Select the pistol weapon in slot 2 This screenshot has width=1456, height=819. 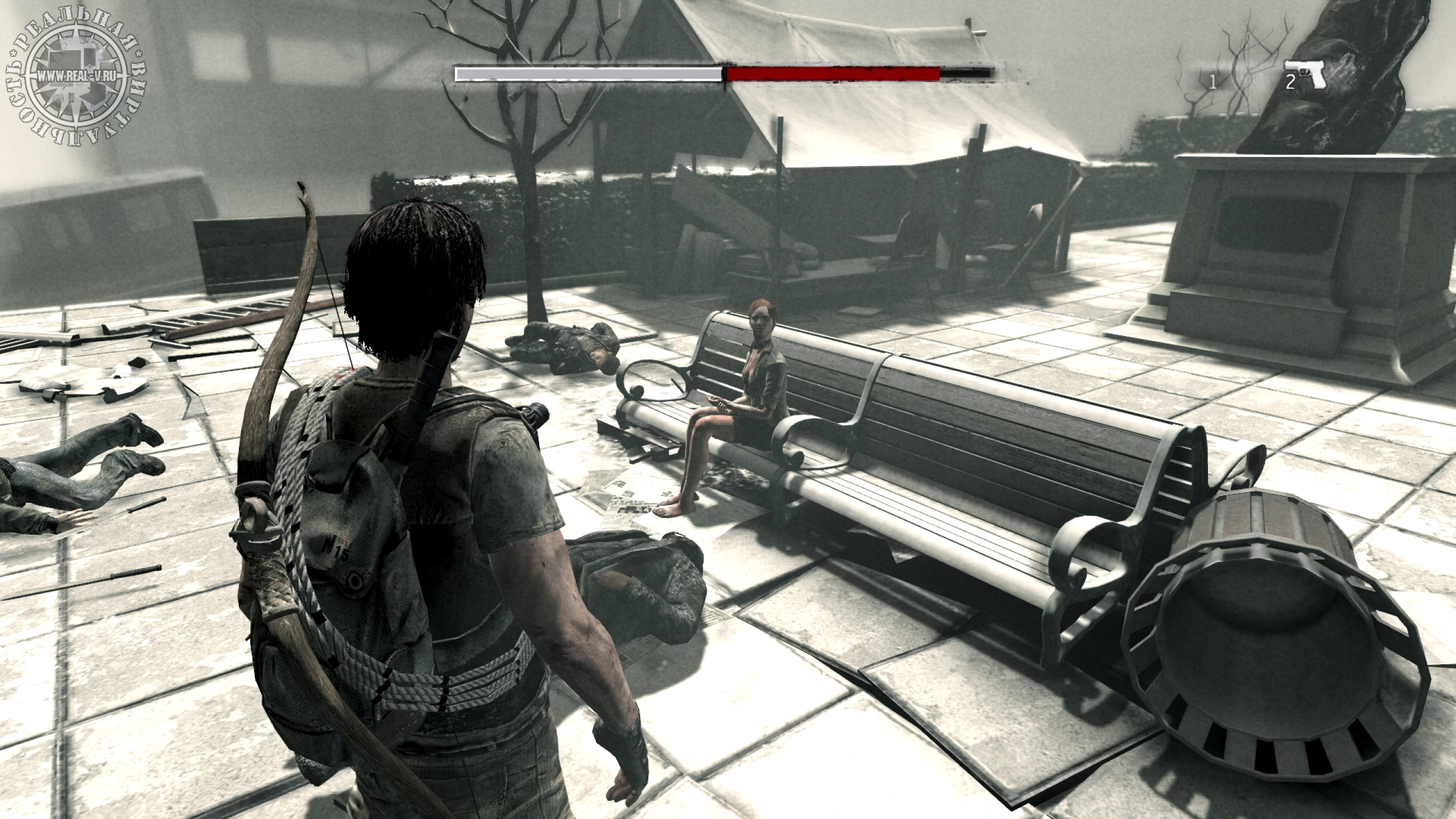pyautogui.click(x=1307, y=76)
